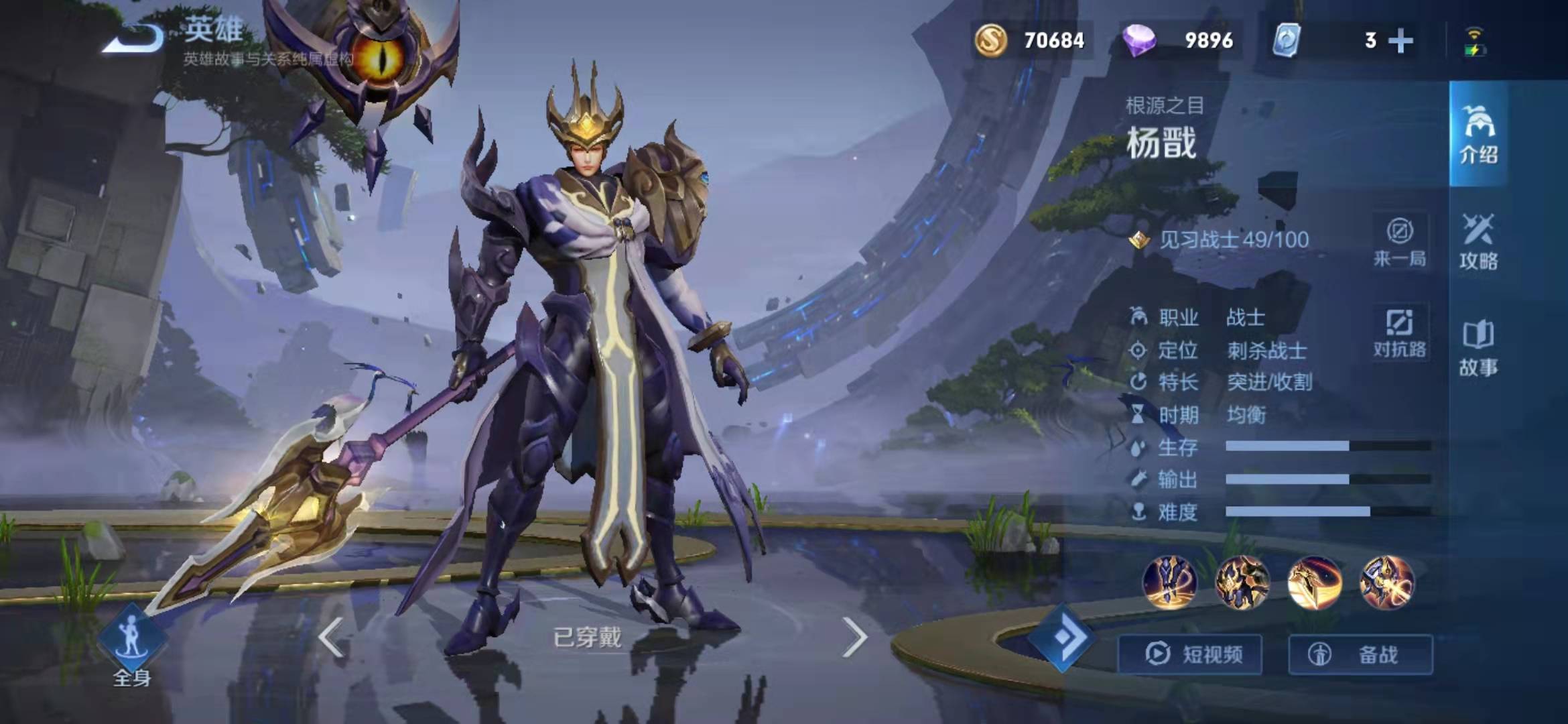Select the third skill icon
The width and height of the screenshot is (1568, 724).
pyautogui.click(x=1314, y=583)
